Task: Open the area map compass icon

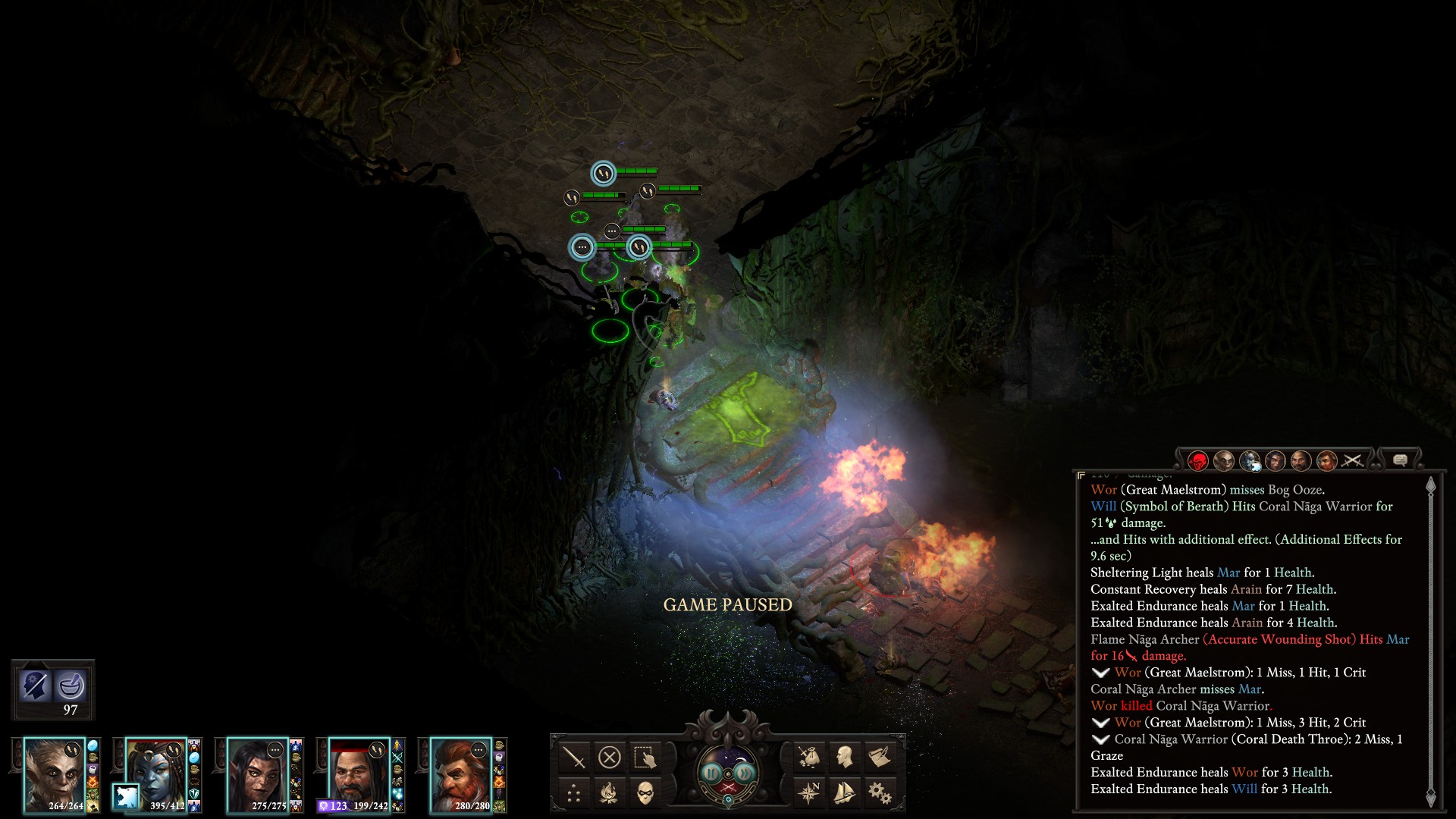Action: pos(809,793)
